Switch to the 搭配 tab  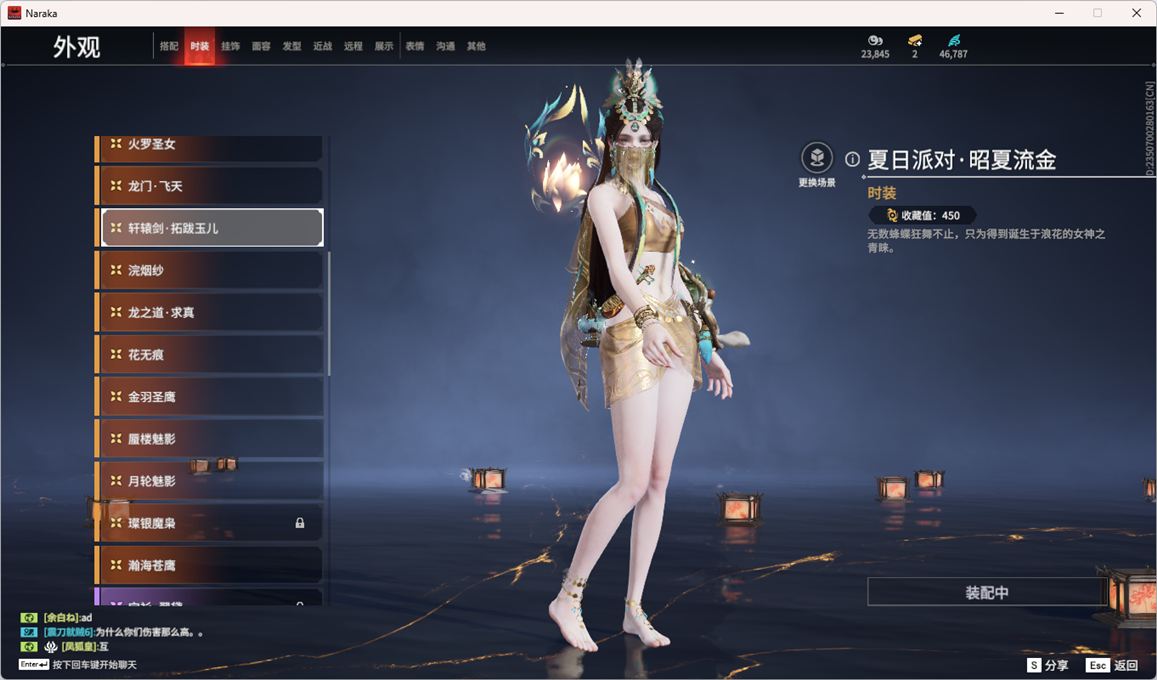169,47
